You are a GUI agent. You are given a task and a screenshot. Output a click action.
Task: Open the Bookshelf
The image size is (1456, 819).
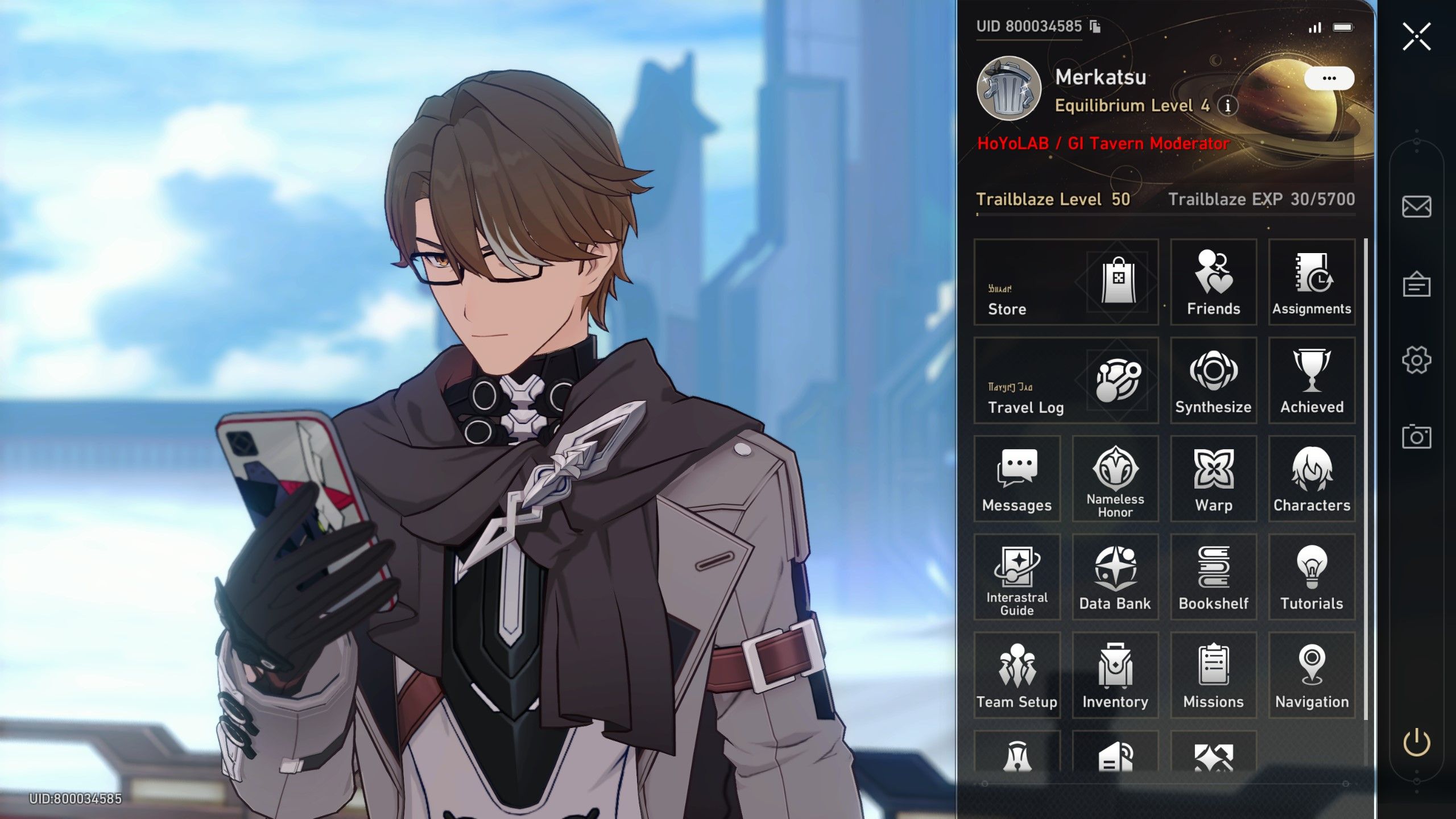1213,576
